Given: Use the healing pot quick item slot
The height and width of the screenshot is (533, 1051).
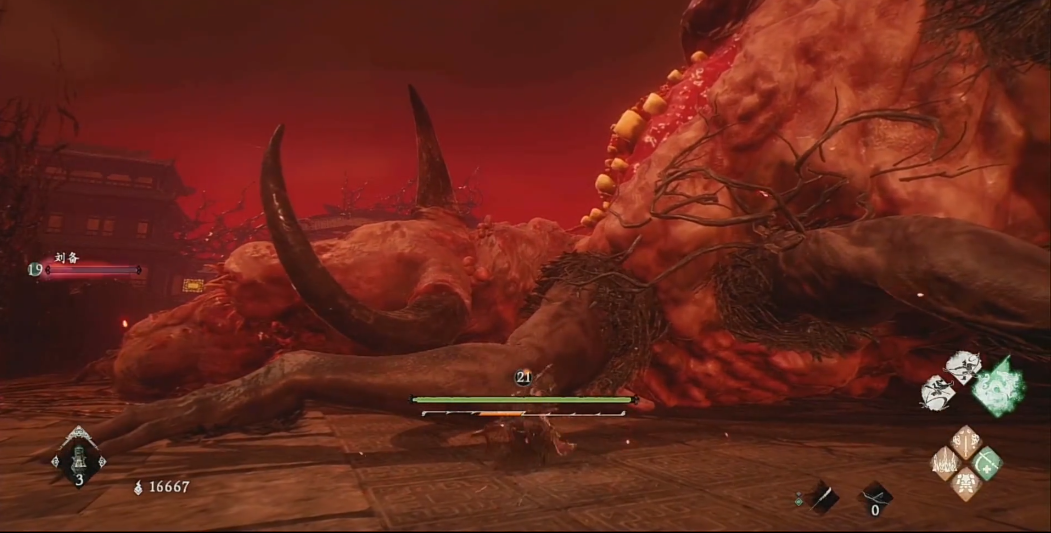Looking at the screenshot, I should click(79, 460).
